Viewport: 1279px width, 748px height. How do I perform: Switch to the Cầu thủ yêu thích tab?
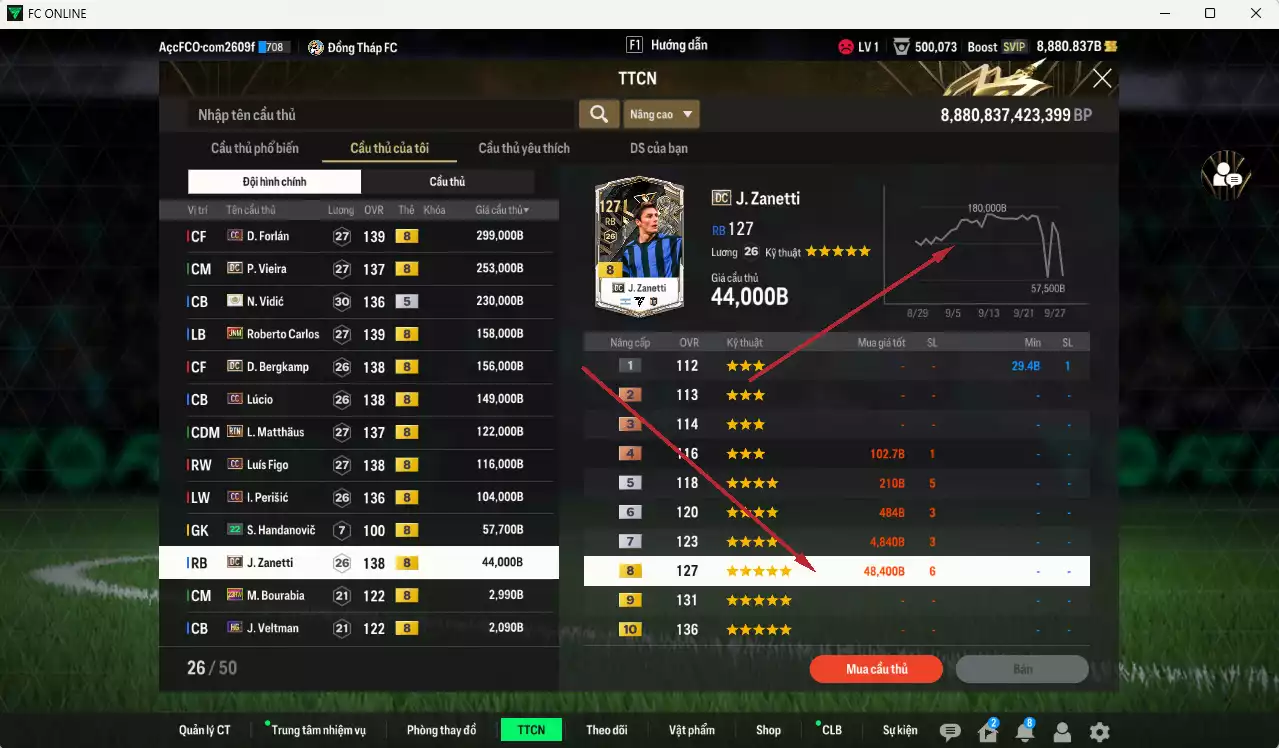[524, 148]
